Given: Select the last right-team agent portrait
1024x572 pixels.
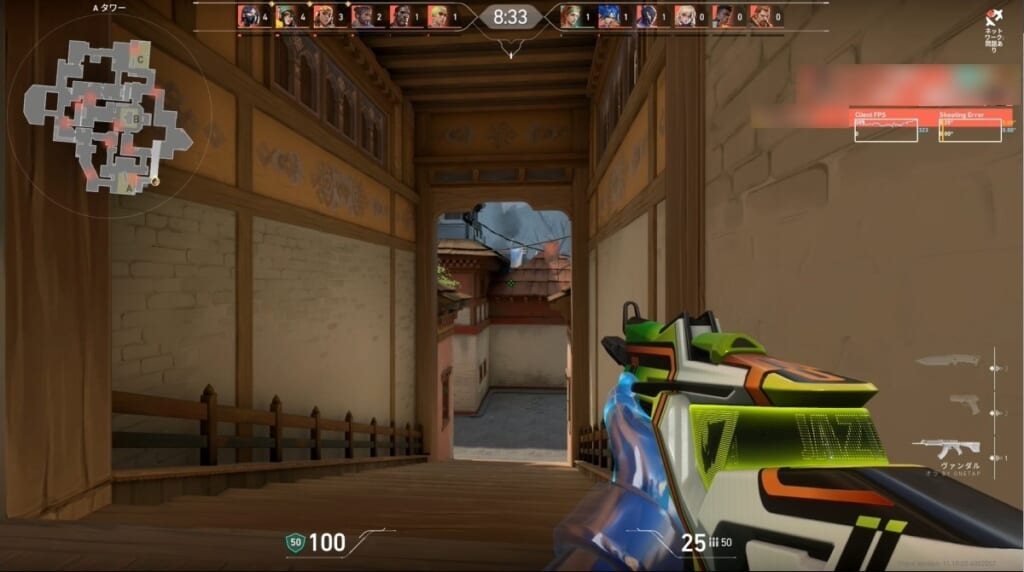Looking at the screenshot, I should [760, 16].
